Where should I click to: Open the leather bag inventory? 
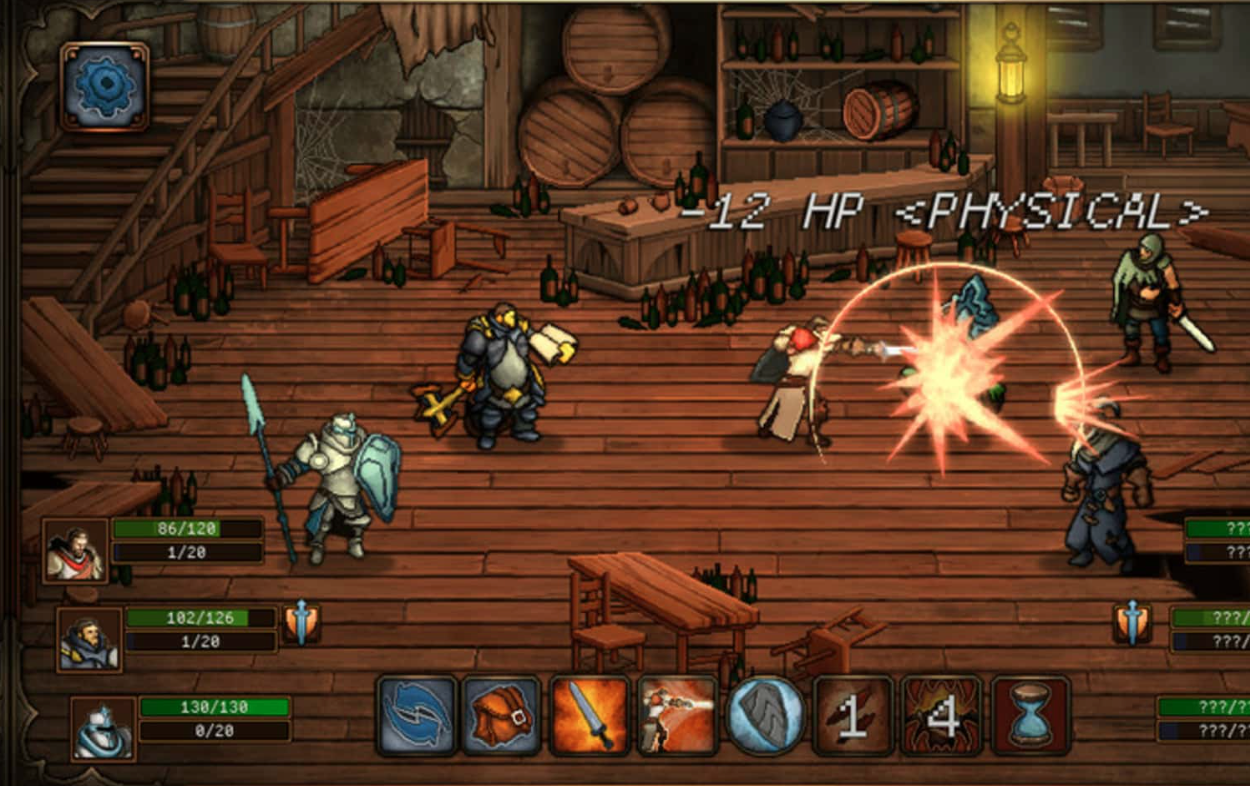(502, 715)
